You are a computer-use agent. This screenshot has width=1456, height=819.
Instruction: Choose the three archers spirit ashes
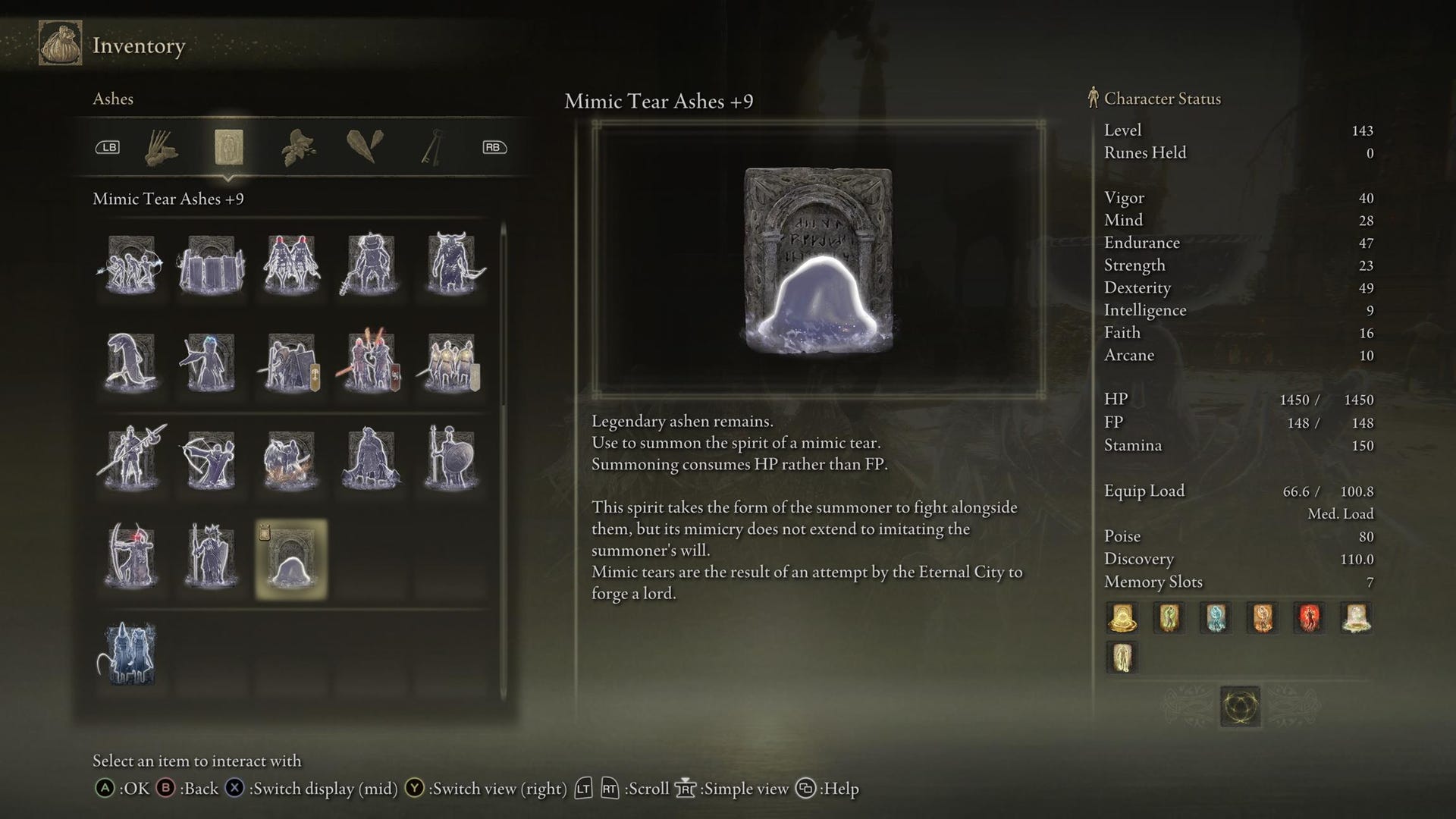click(x=131, y=265)
